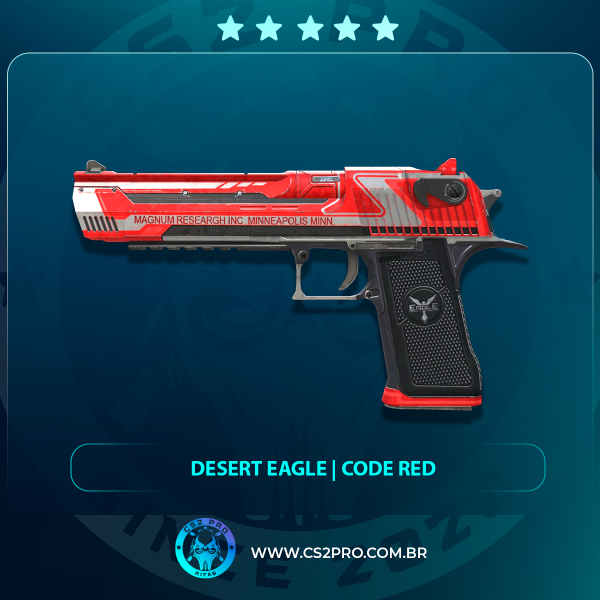This screenshot has height=600, width=600.
Task: Open the www.cs2pro.com.br website link
Action: (x=340, y=552)
